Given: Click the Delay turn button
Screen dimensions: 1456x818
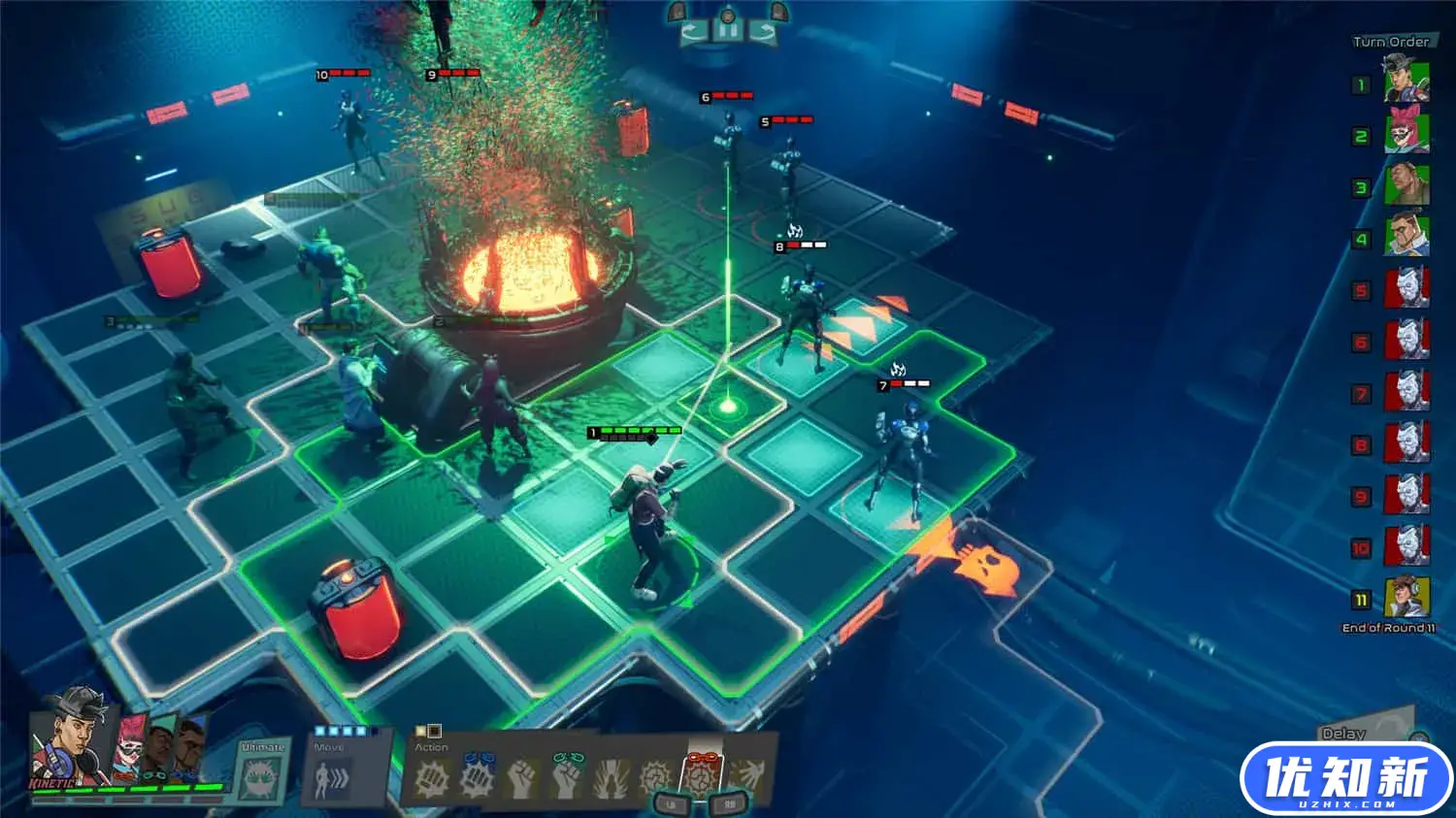Looking at the screenshot, I should (1344, 735).
